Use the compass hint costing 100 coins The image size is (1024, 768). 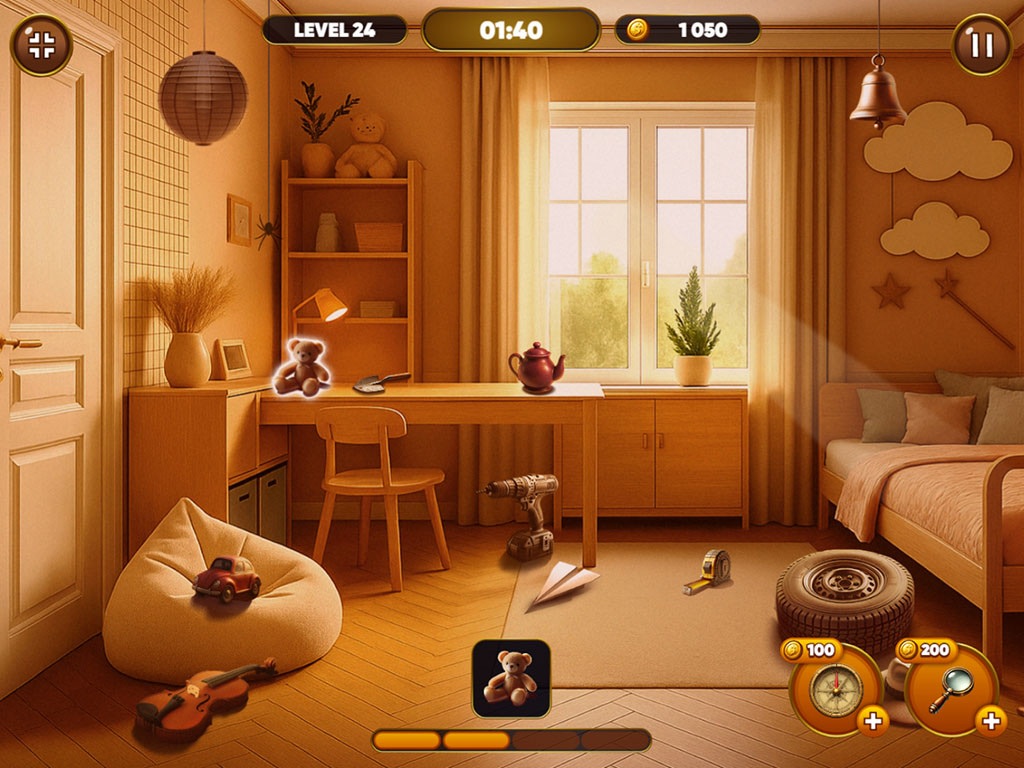pos(835,689)
